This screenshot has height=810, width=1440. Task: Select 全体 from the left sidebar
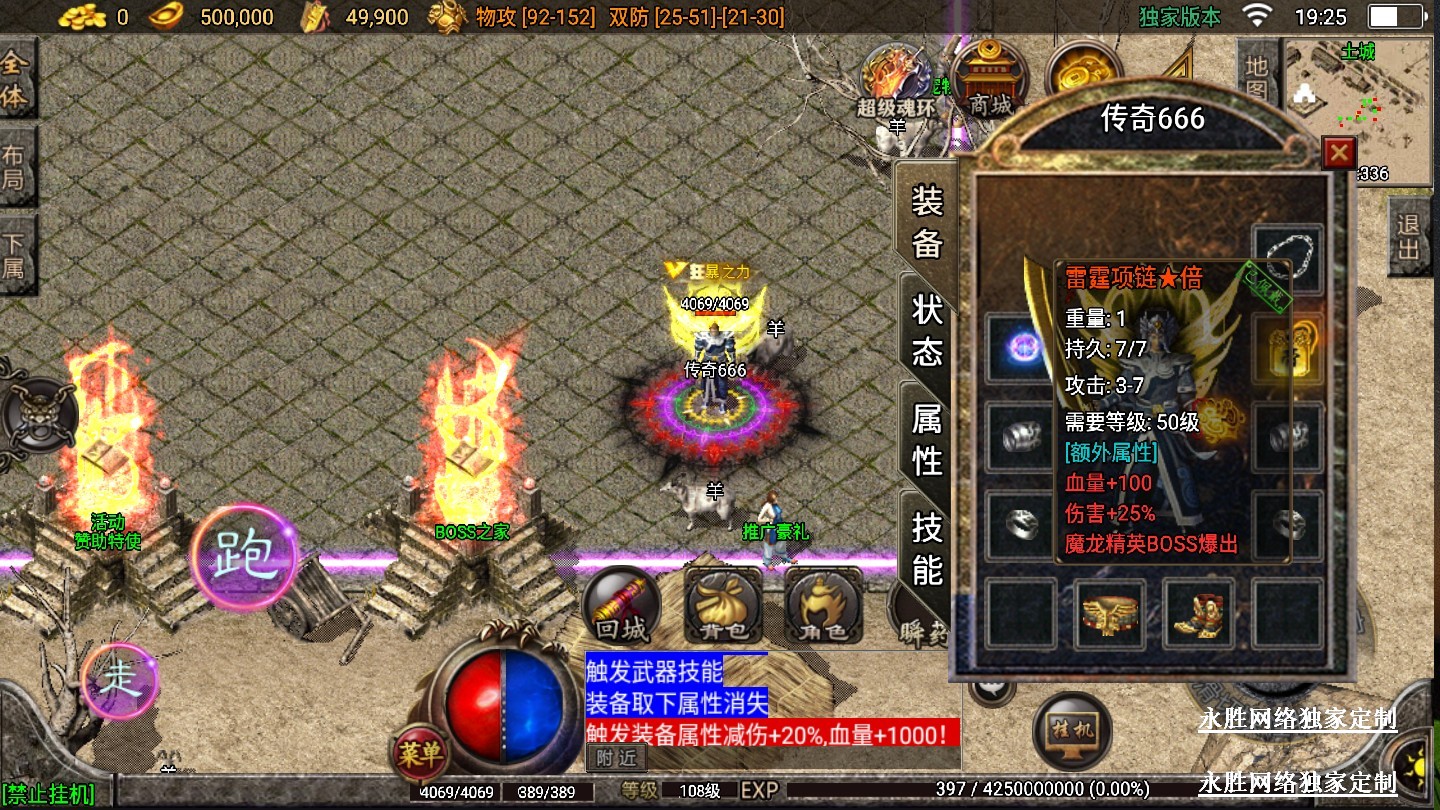pyautogui.click(x=15, y=79)
